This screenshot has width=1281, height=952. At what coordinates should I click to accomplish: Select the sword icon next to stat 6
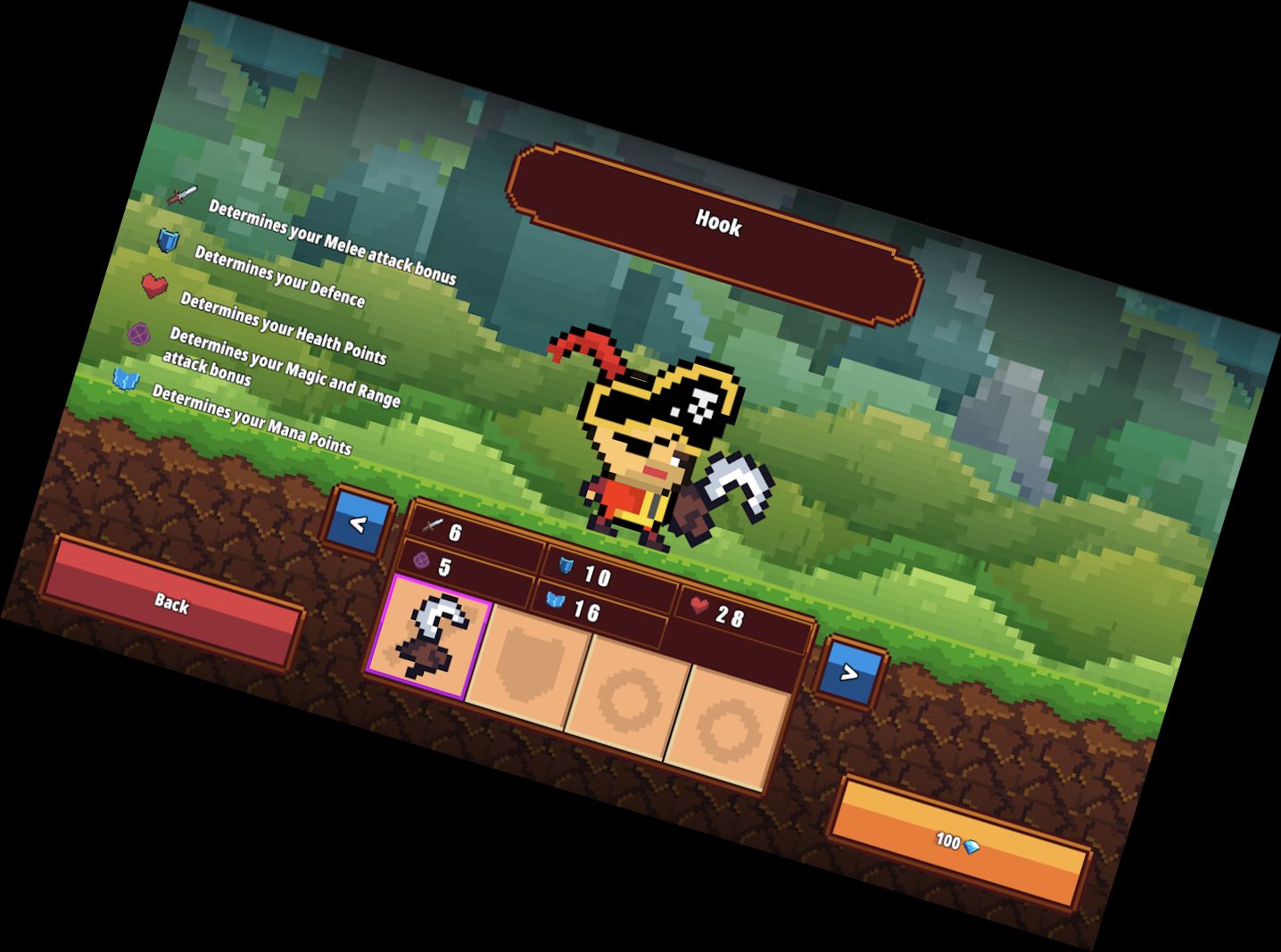[x=431, y=526]
